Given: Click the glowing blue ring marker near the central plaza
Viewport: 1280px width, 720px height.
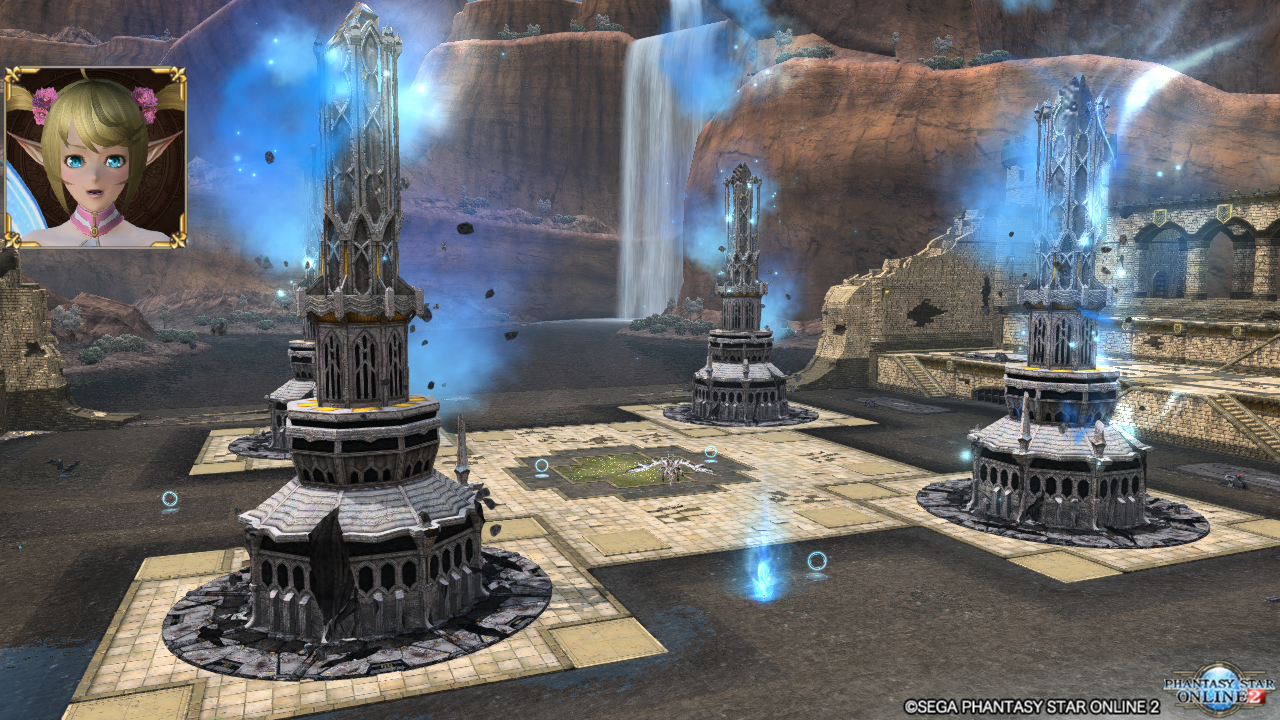Looking at the screenshot, I should point(544,465).
